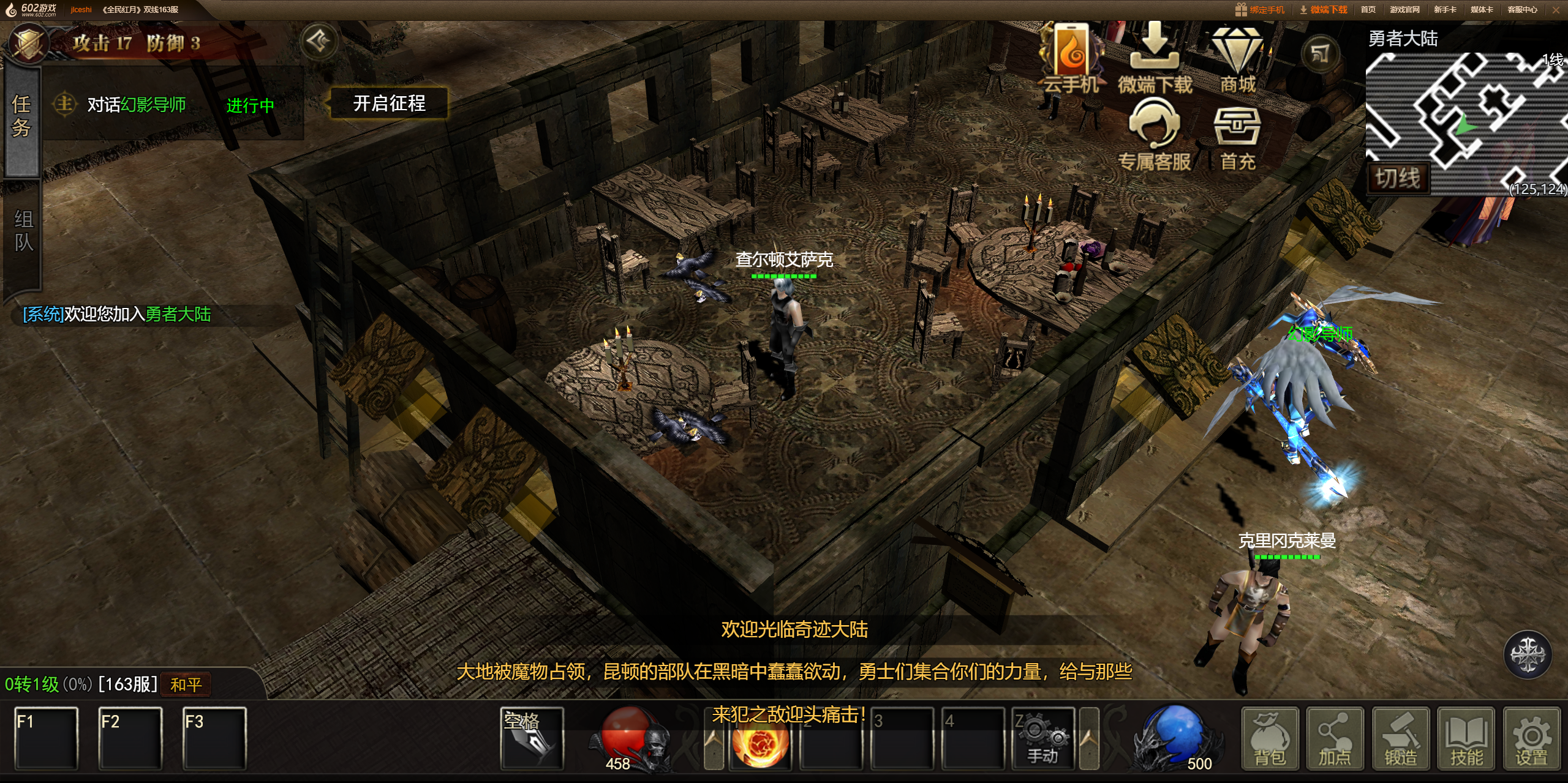The image size is (1568, 783).
Task: Switch to the 任务 quest tab
Action: pyautogui.click(x=21, y=116)
